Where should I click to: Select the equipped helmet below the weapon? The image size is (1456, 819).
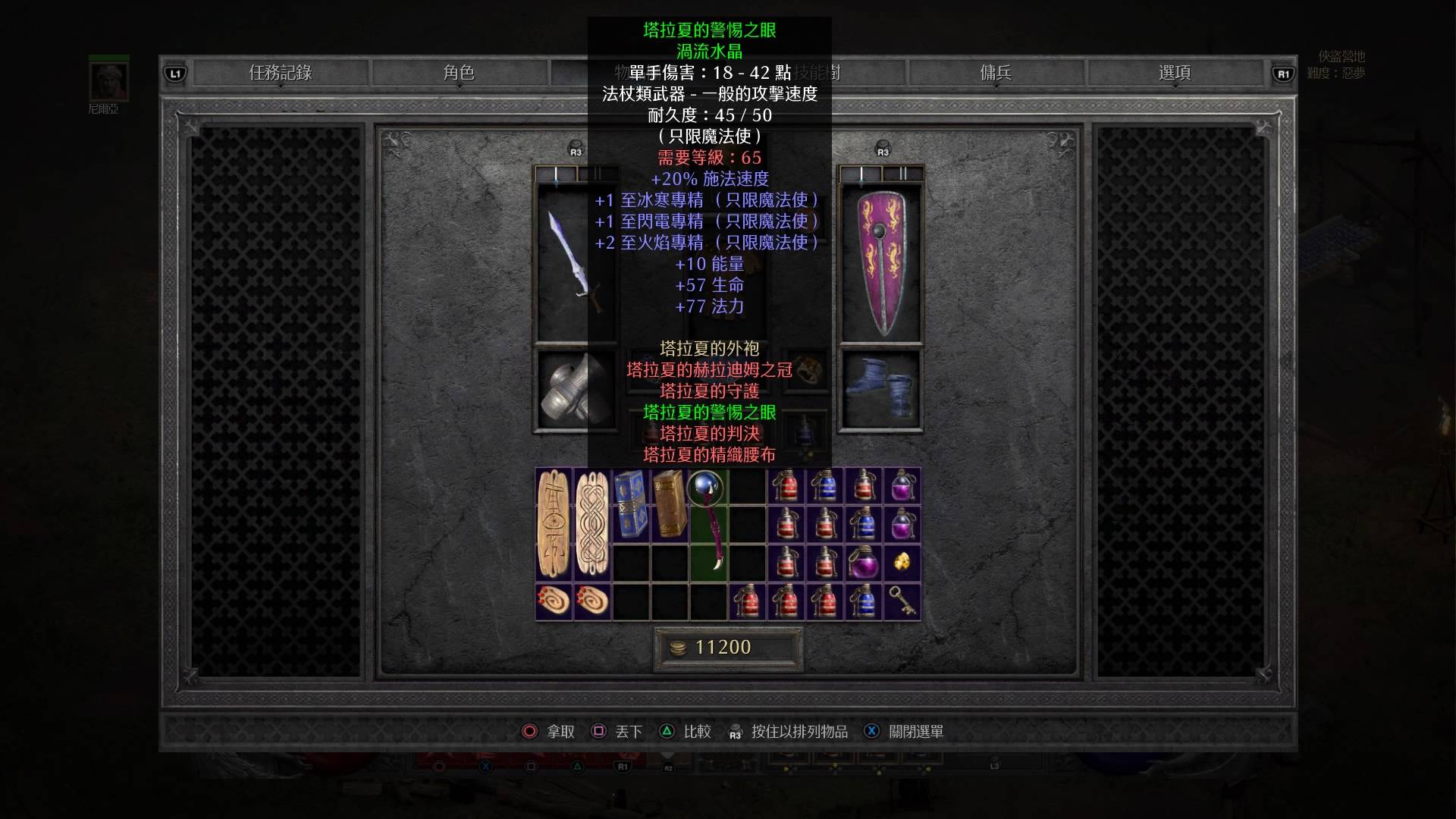[x=573, y=391]
